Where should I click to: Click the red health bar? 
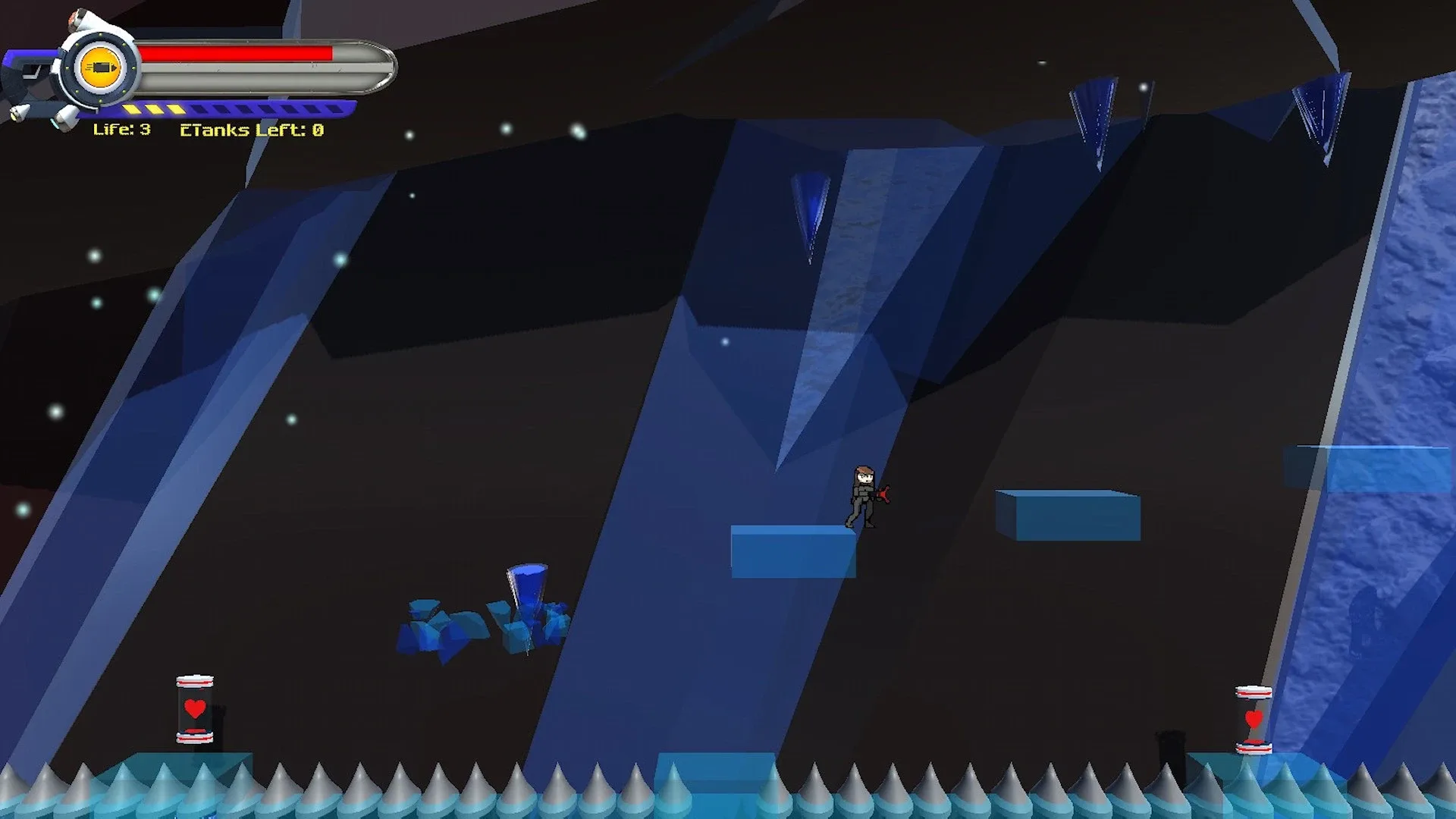click(237, 52)
